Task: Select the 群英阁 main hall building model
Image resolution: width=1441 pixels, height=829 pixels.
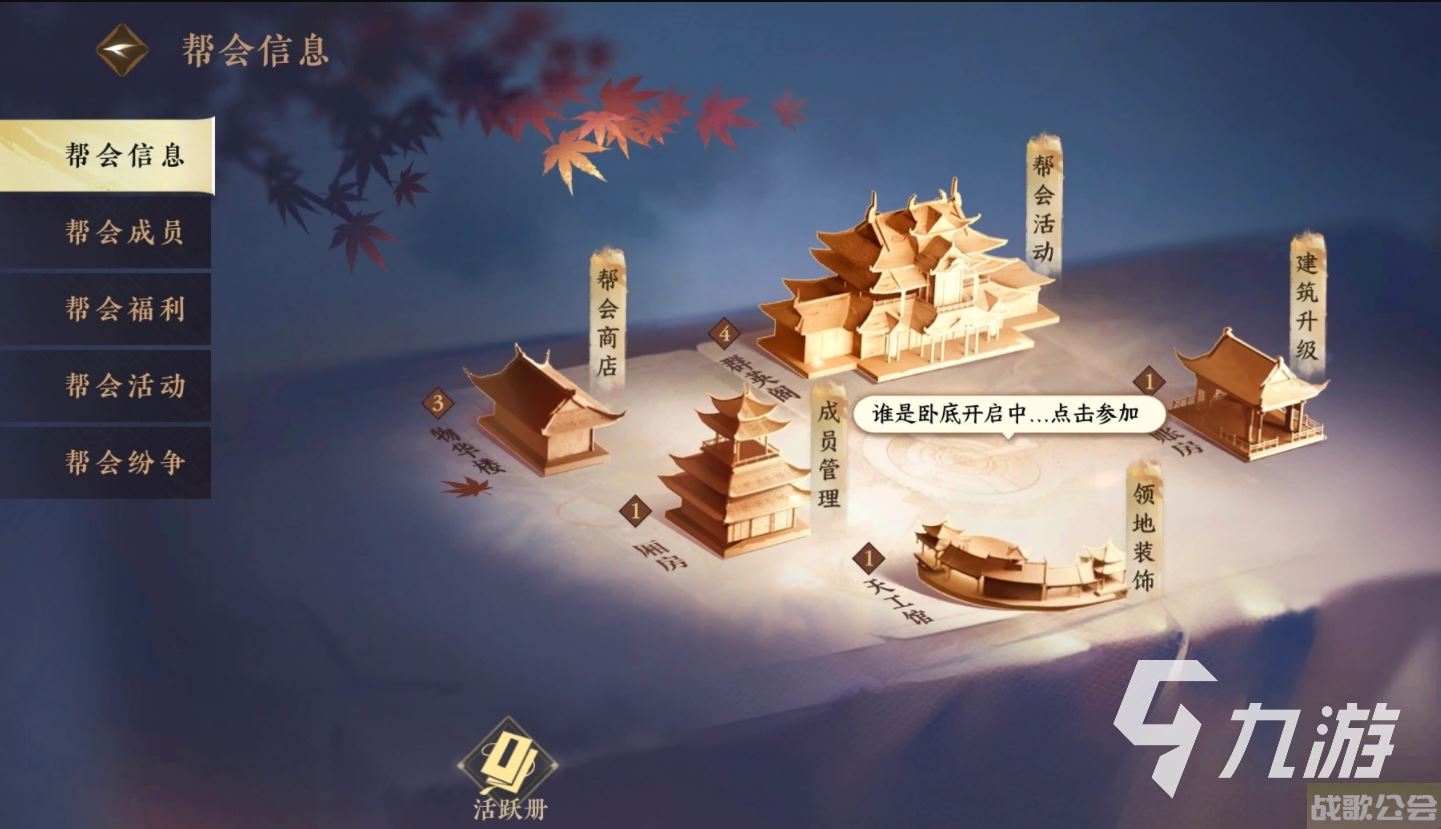Action: pos(910,290)
